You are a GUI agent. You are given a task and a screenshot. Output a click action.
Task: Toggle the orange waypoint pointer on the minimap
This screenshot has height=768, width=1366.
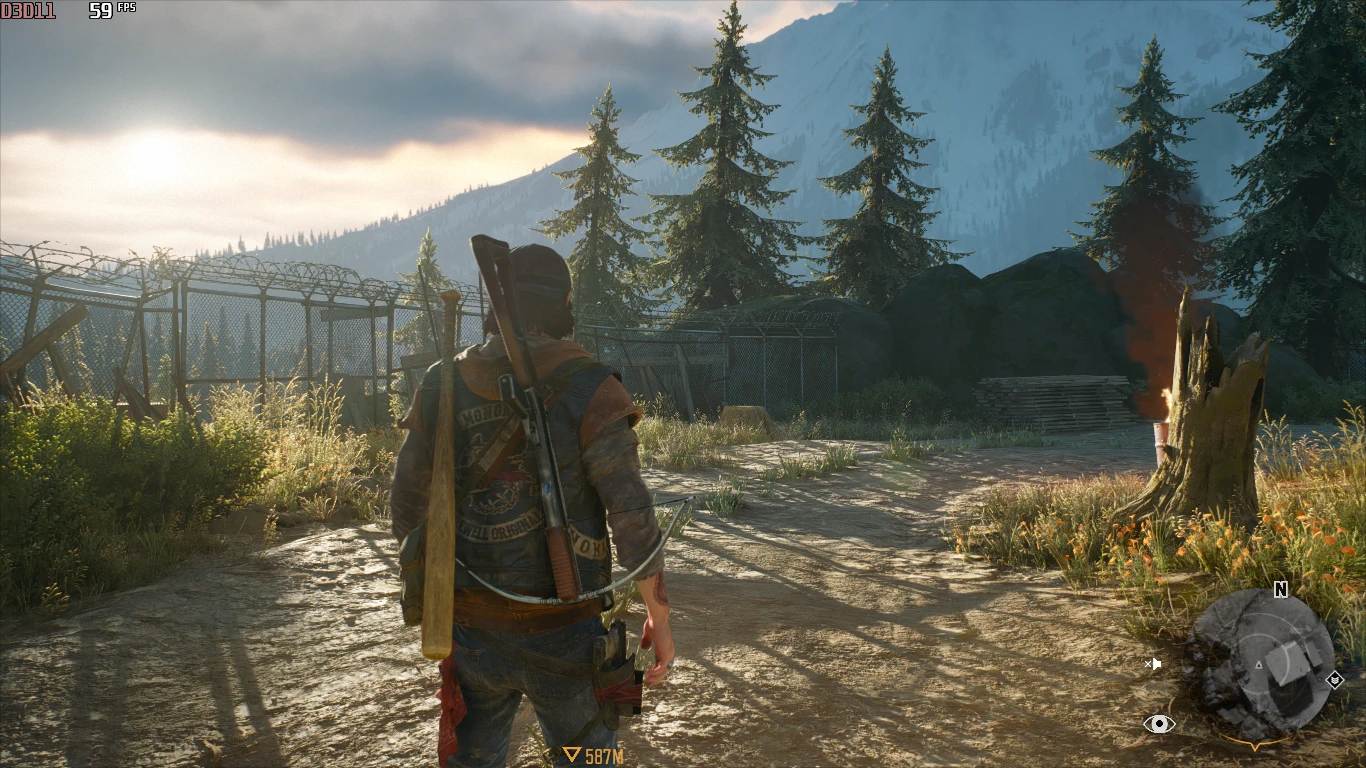[1256, 747]
